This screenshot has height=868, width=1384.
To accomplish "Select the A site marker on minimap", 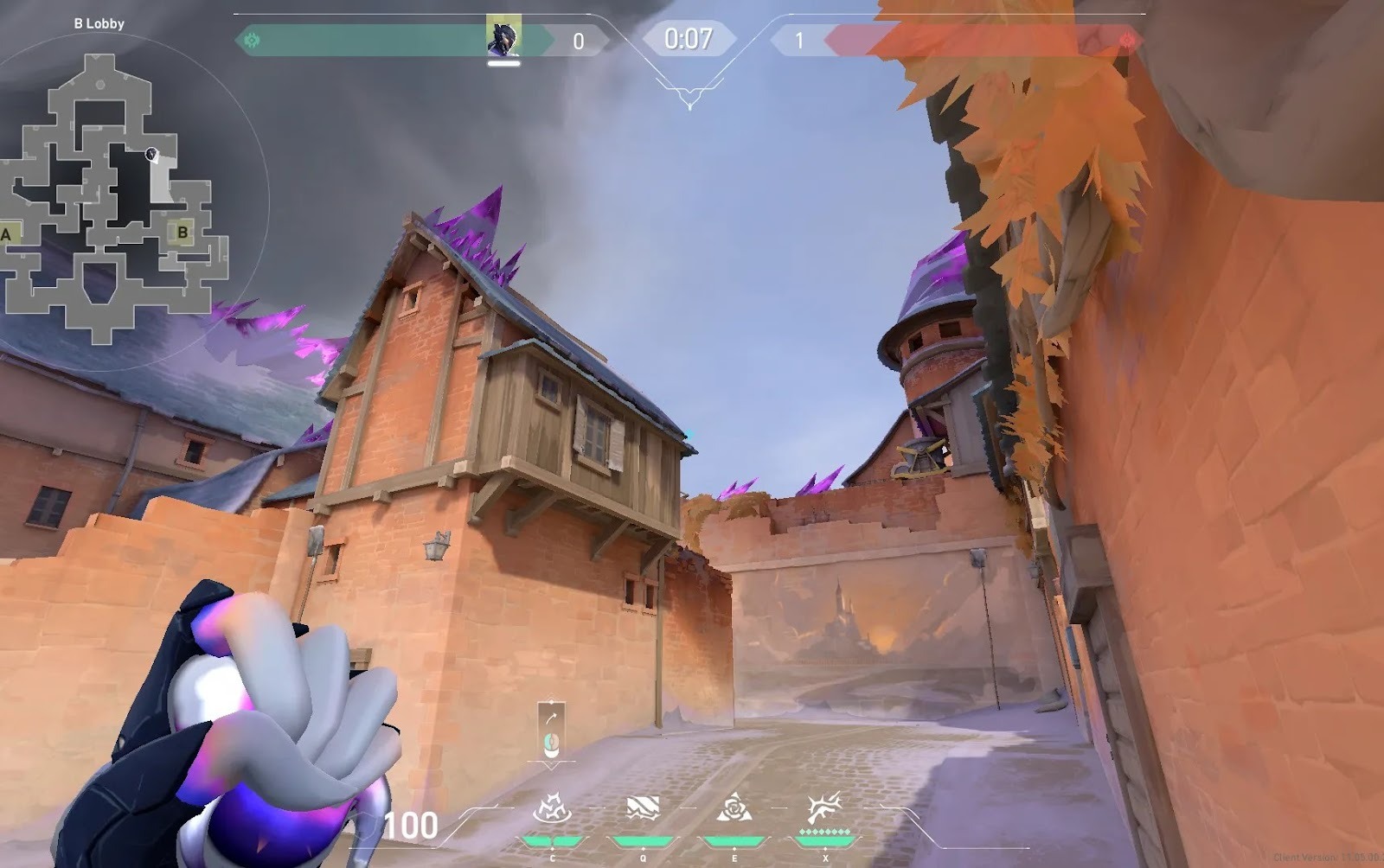I will tap(7, 233).
